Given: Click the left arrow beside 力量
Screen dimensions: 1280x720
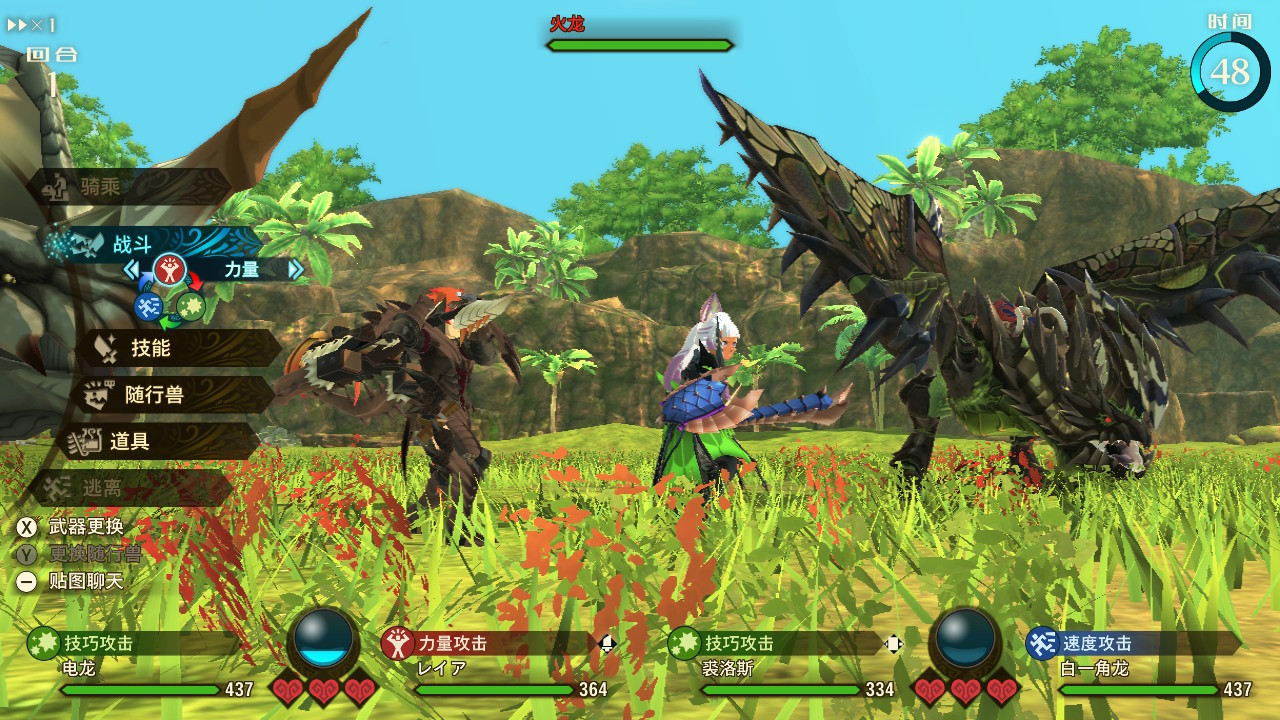Looking at the screenshot, I should pyautogui.click(x=131, y=269).
